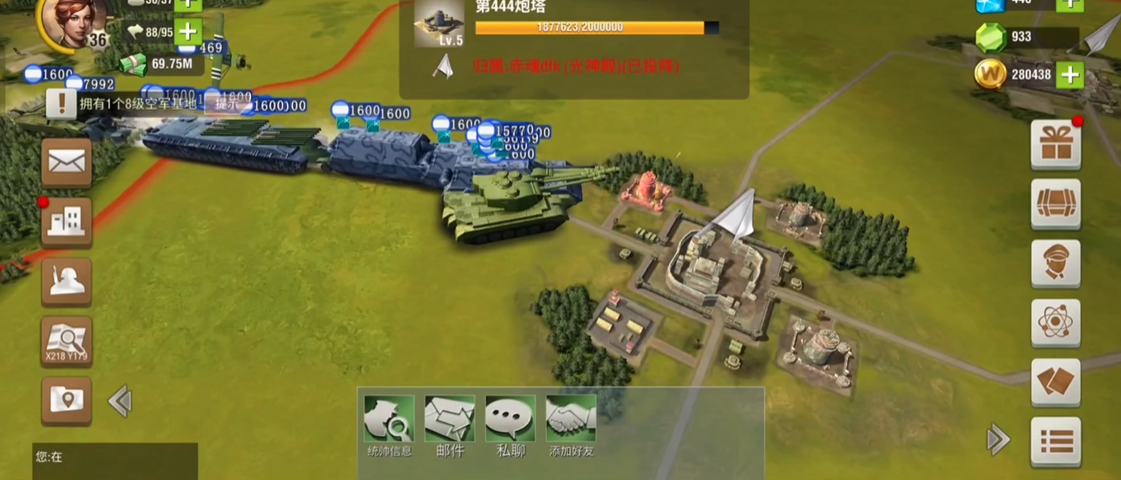Open the soldier troops button
Viewport: 1121px width, 480px height.
click(66, 282)
